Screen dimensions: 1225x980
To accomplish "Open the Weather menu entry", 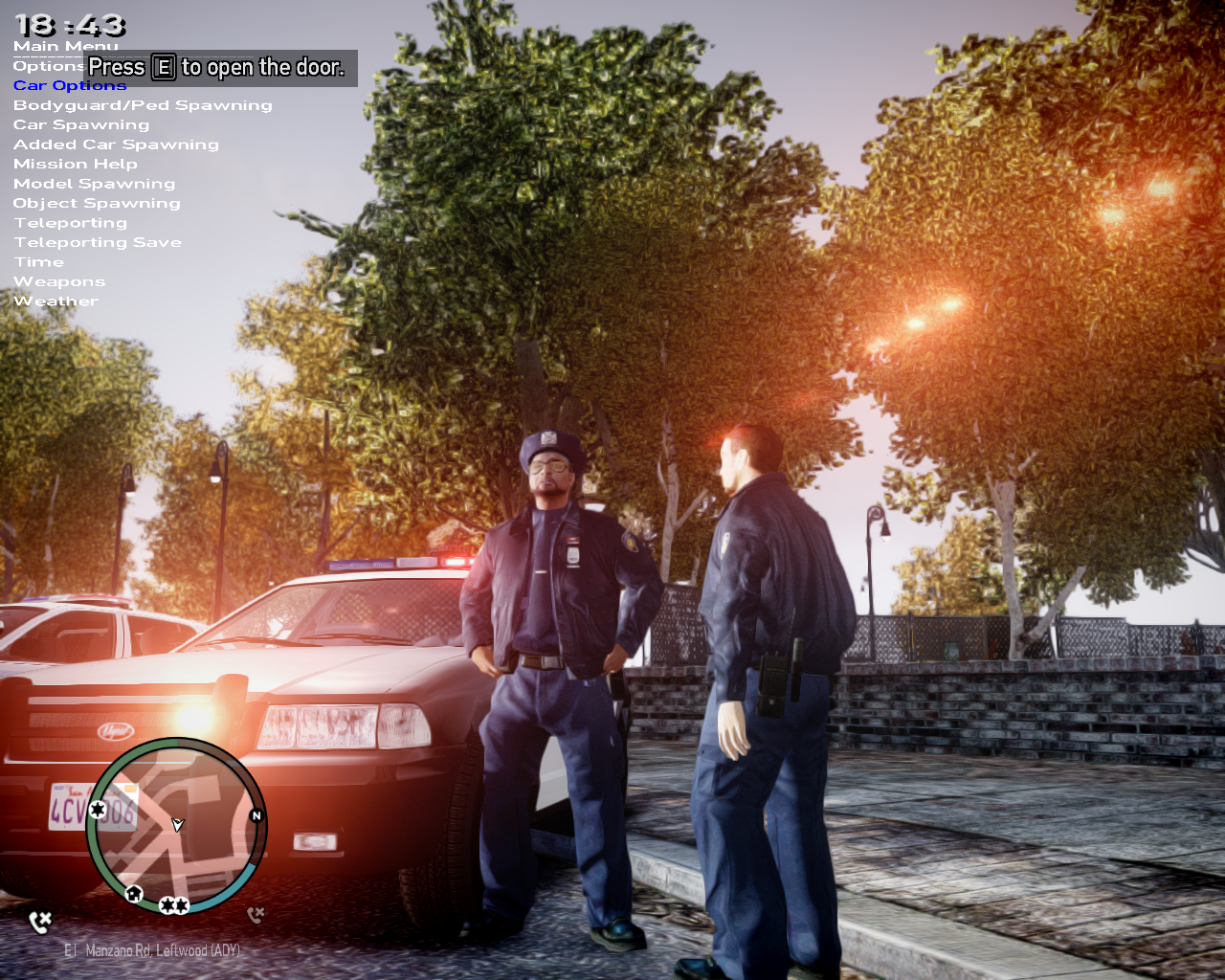I will pos(56,301).
